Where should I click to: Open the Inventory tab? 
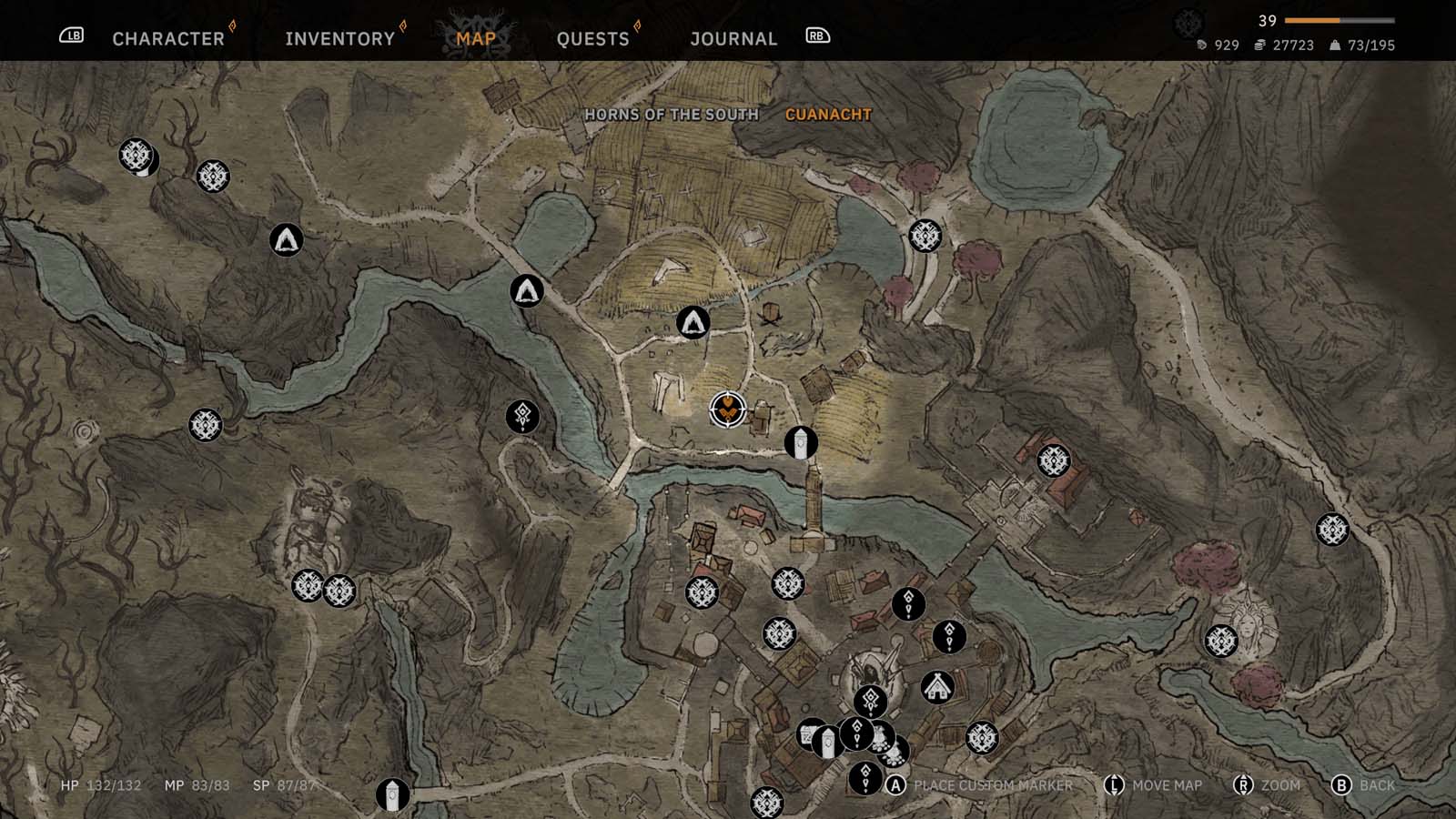point(339,38)
